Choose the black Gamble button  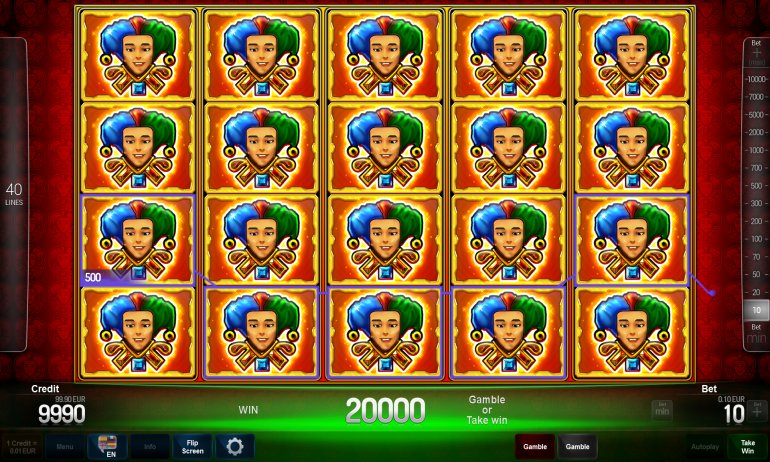pyautogui.click(x=578, y=446)
